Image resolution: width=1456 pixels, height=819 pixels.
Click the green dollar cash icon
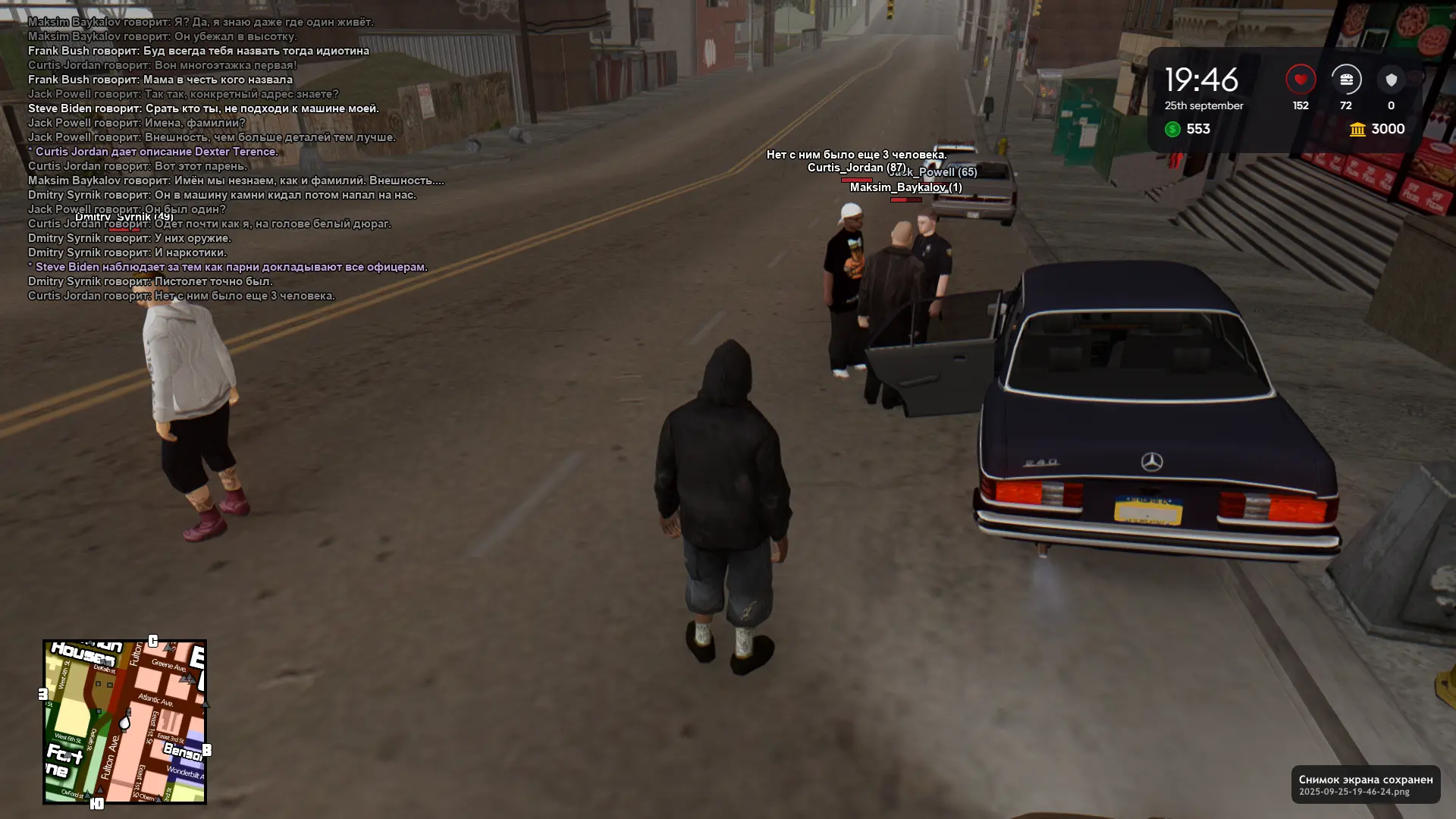(1172, 129)
